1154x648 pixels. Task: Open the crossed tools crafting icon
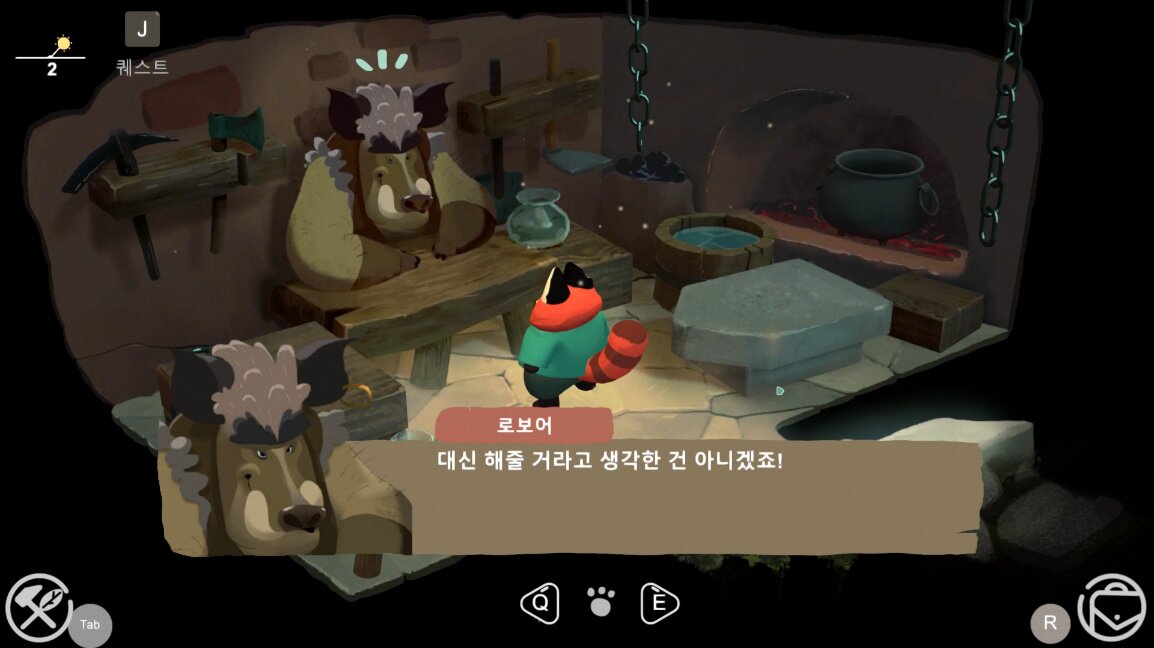tap(38, 607)
